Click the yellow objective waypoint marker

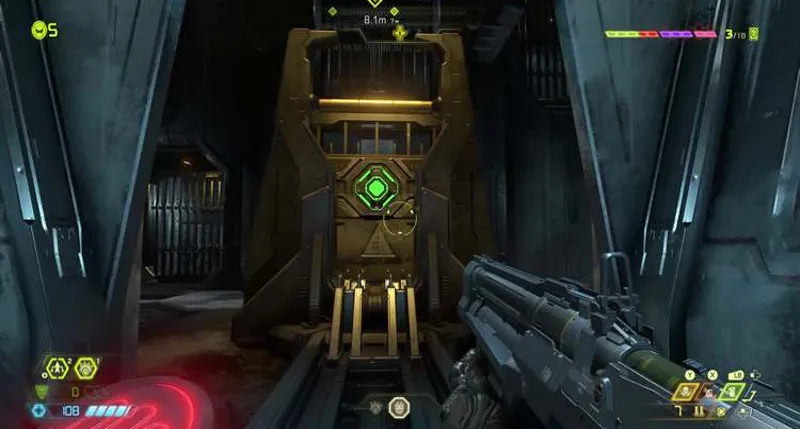click(400, 33)
